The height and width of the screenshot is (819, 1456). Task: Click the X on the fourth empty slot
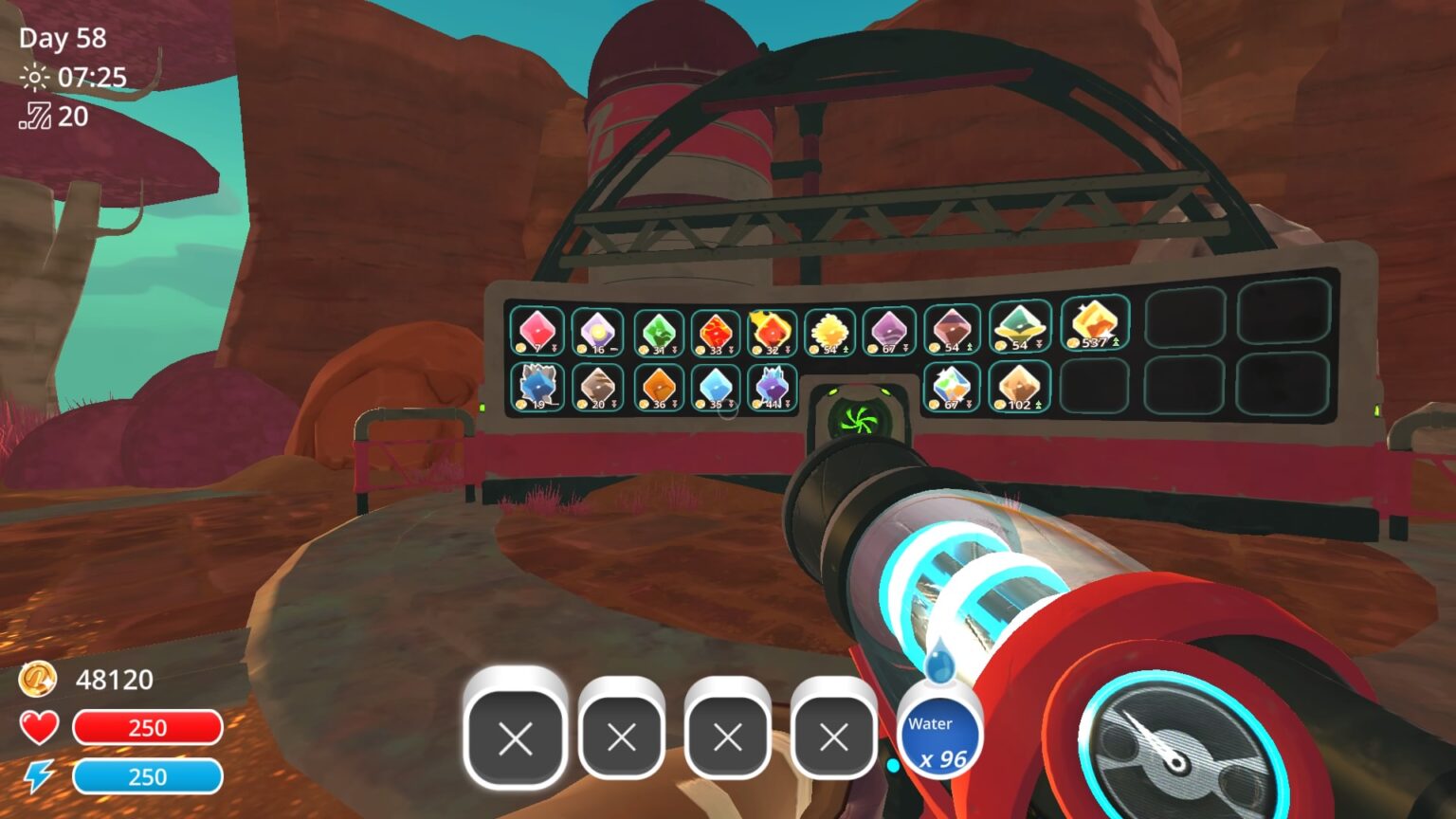(x=833, y=738)
